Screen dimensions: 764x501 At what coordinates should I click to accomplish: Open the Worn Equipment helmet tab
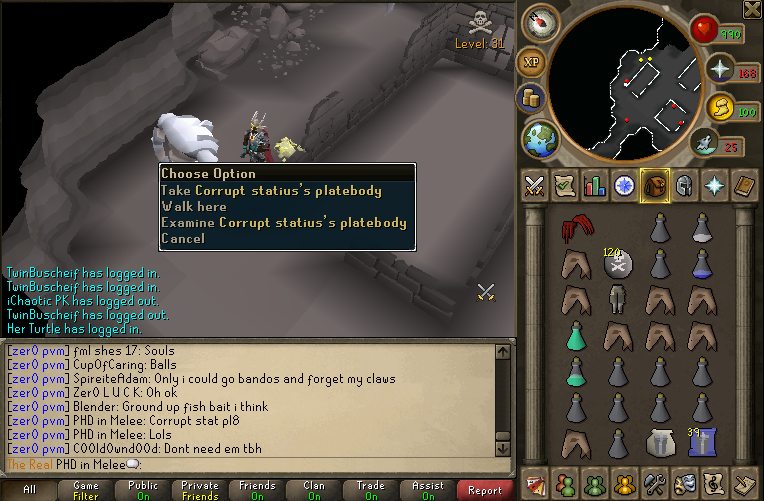coord(685,185)
